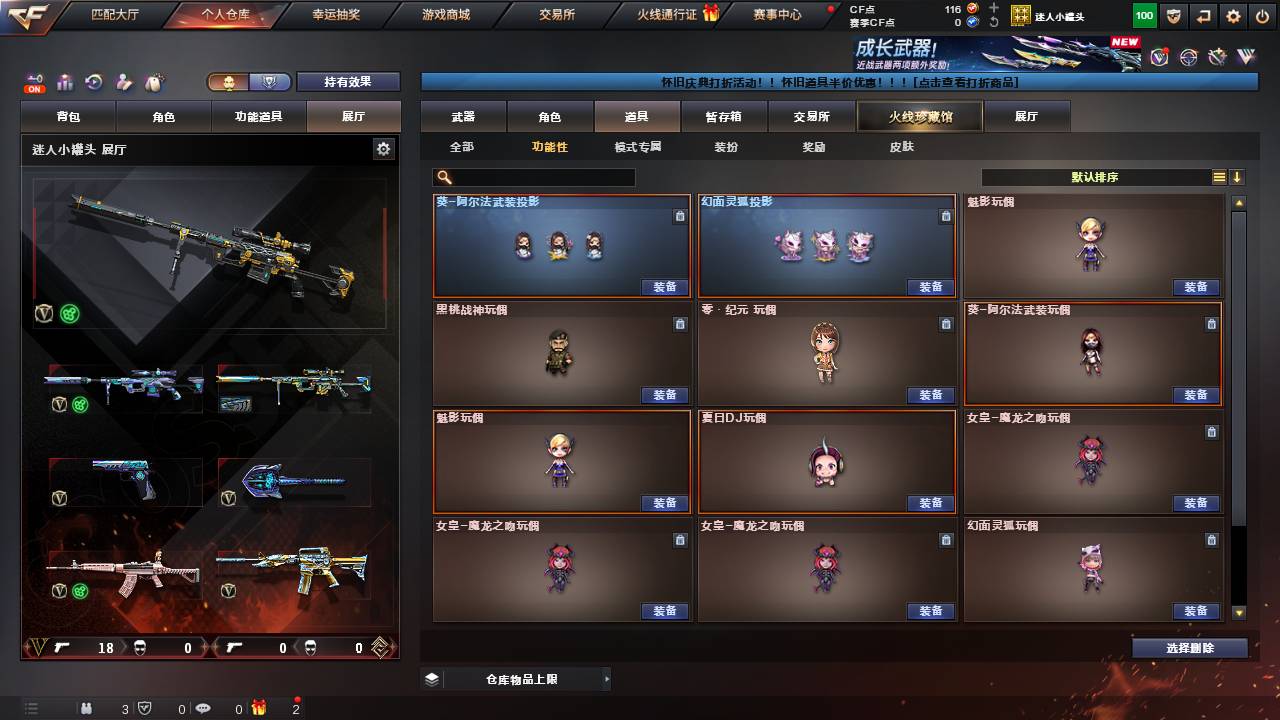Toggle the shield view on the dual switch
Viewport: 1280px width, 720px height.
coord(269,81)
